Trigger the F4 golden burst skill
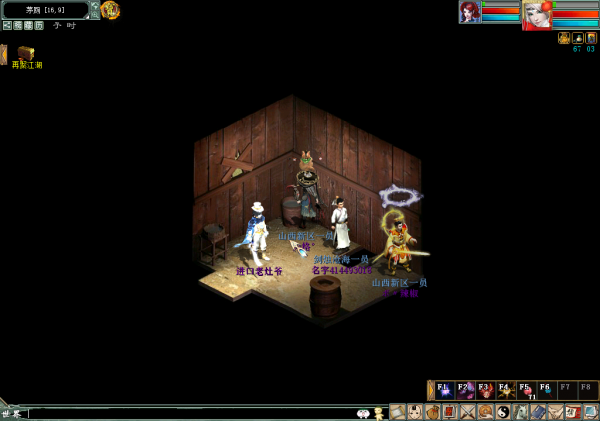The image size is (600, 421). click(506, 390)
